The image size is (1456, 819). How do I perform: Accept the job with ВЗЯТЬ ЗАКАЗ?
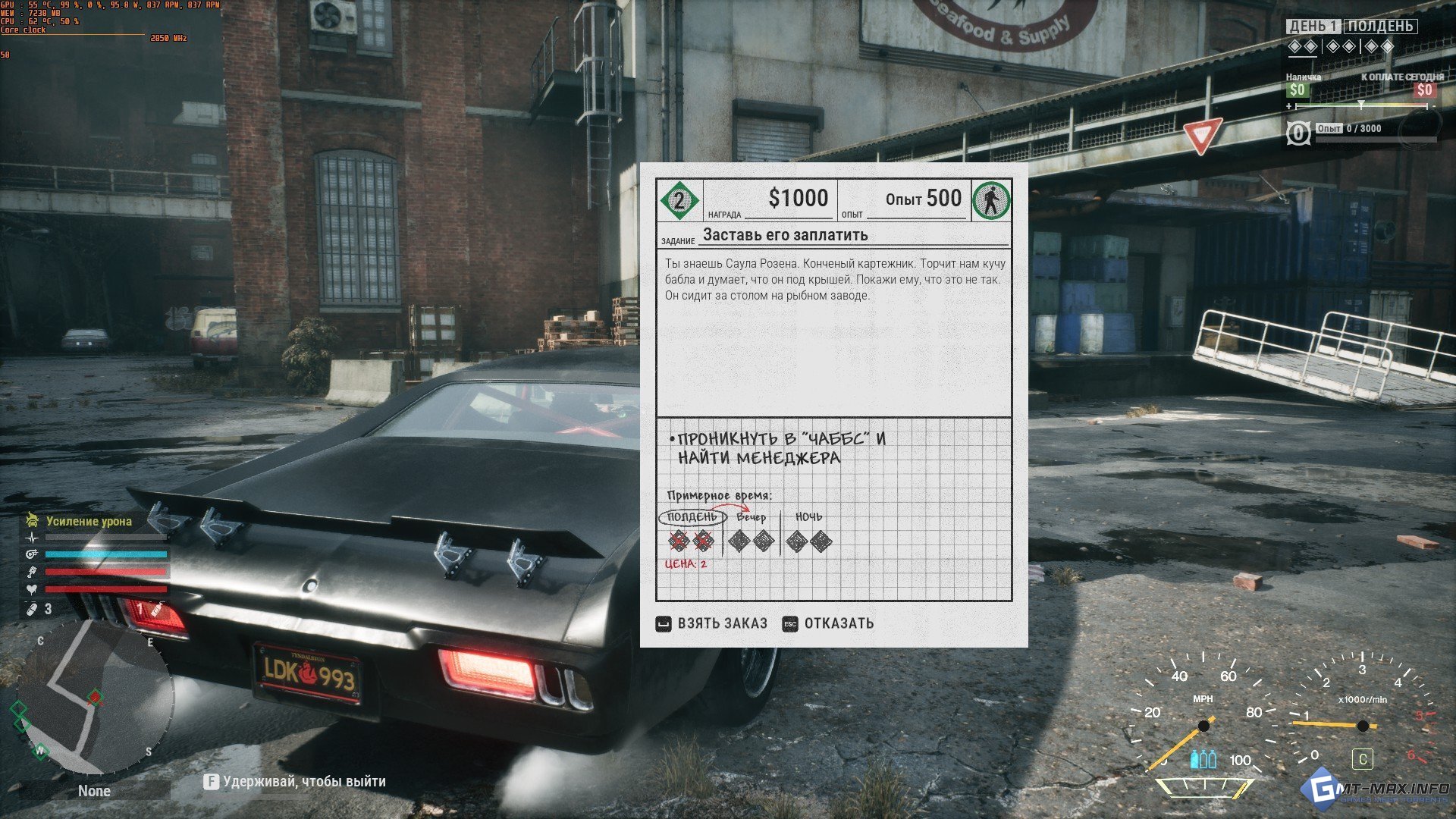tap(712, 623)
